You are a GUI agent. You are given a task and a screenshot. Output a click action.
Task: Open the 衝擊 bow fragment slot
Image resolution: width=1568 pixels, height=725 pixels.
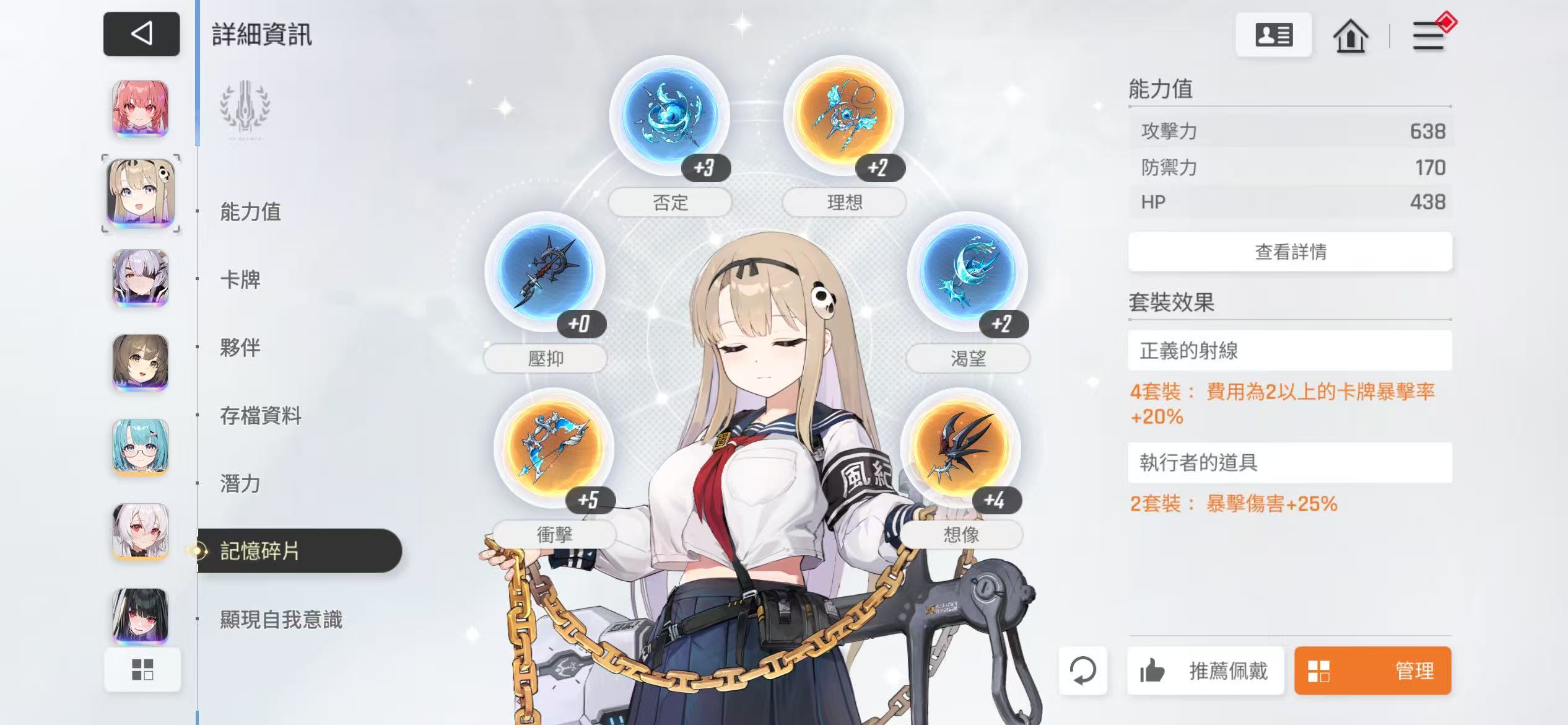[554, 448]
